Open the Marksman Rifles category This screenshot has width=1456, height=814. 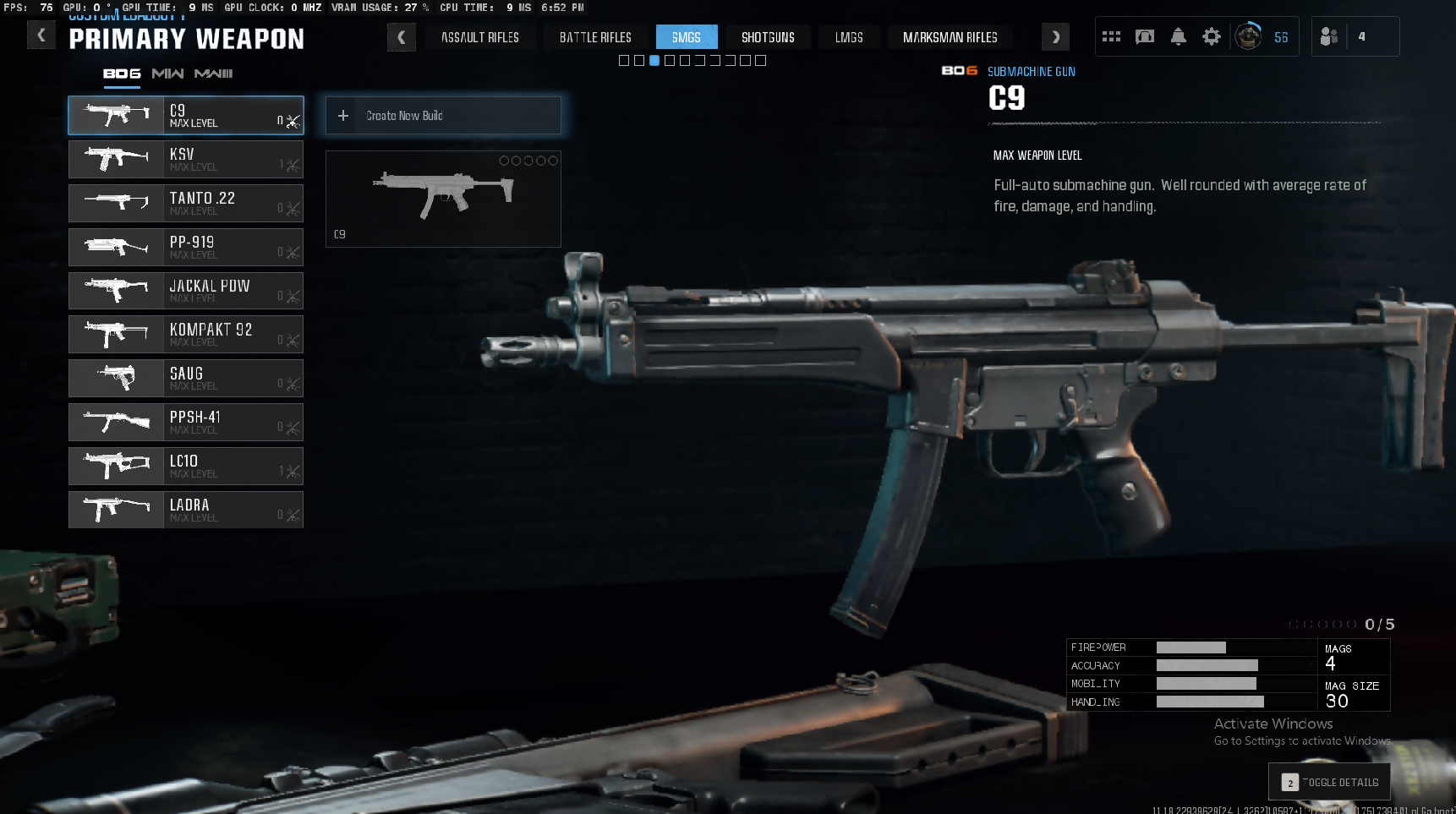950,37
